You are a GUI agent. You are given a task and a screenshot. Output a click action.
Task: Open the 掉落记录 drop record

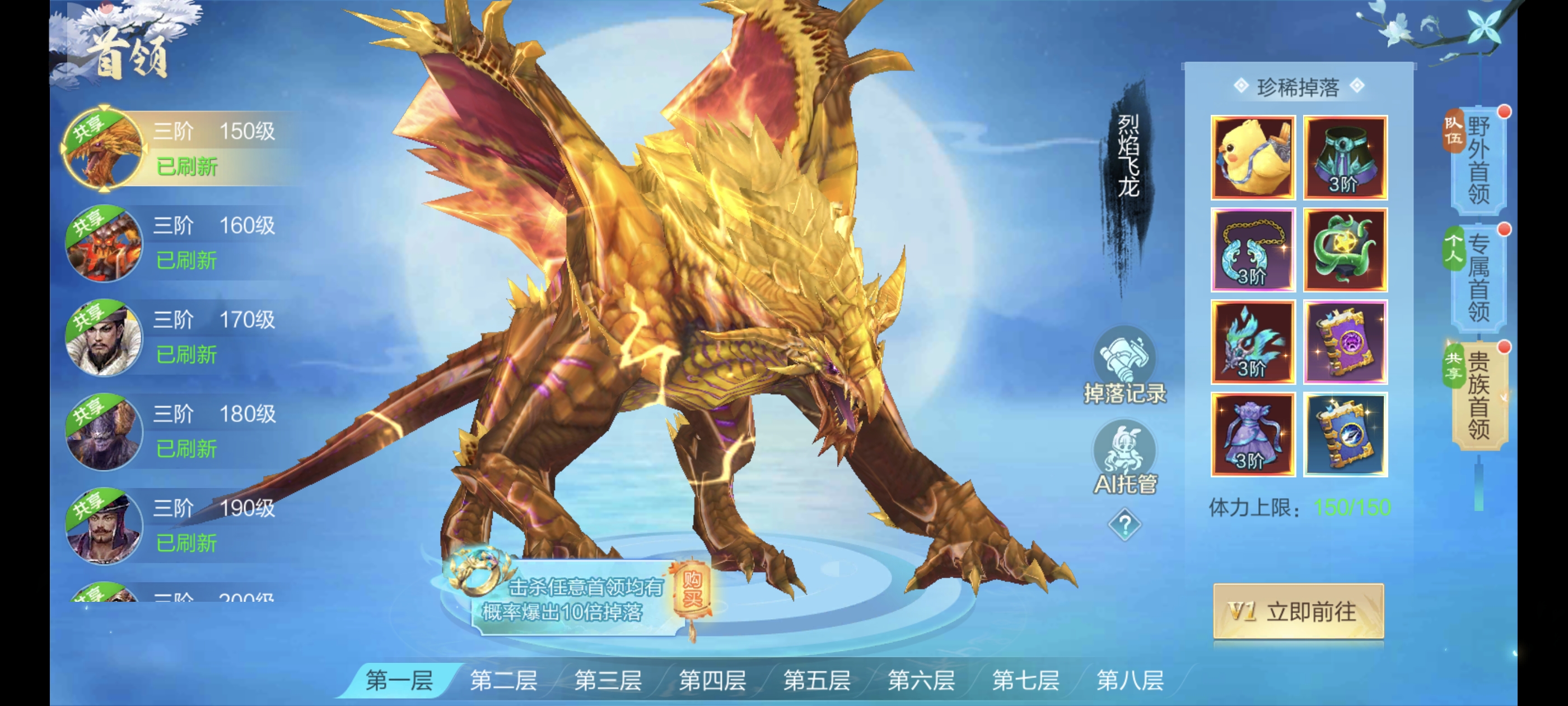(1124, 366)
